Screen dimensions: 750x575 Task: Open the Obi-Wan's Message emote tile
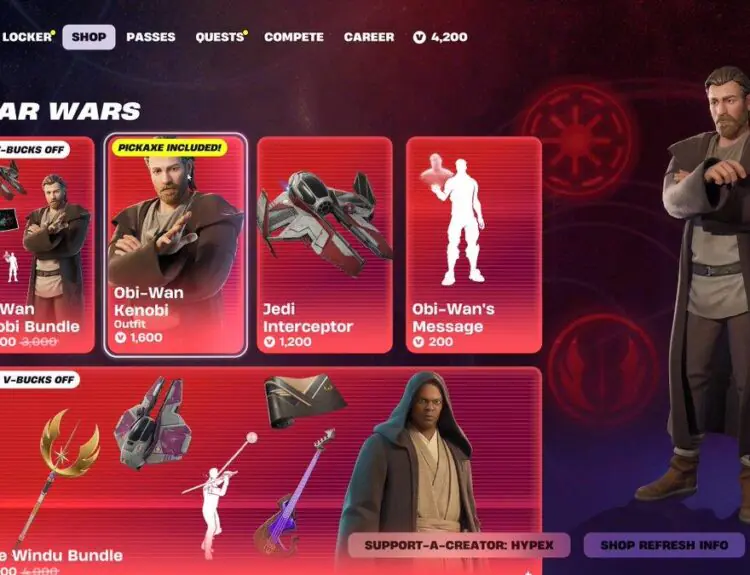474,245
